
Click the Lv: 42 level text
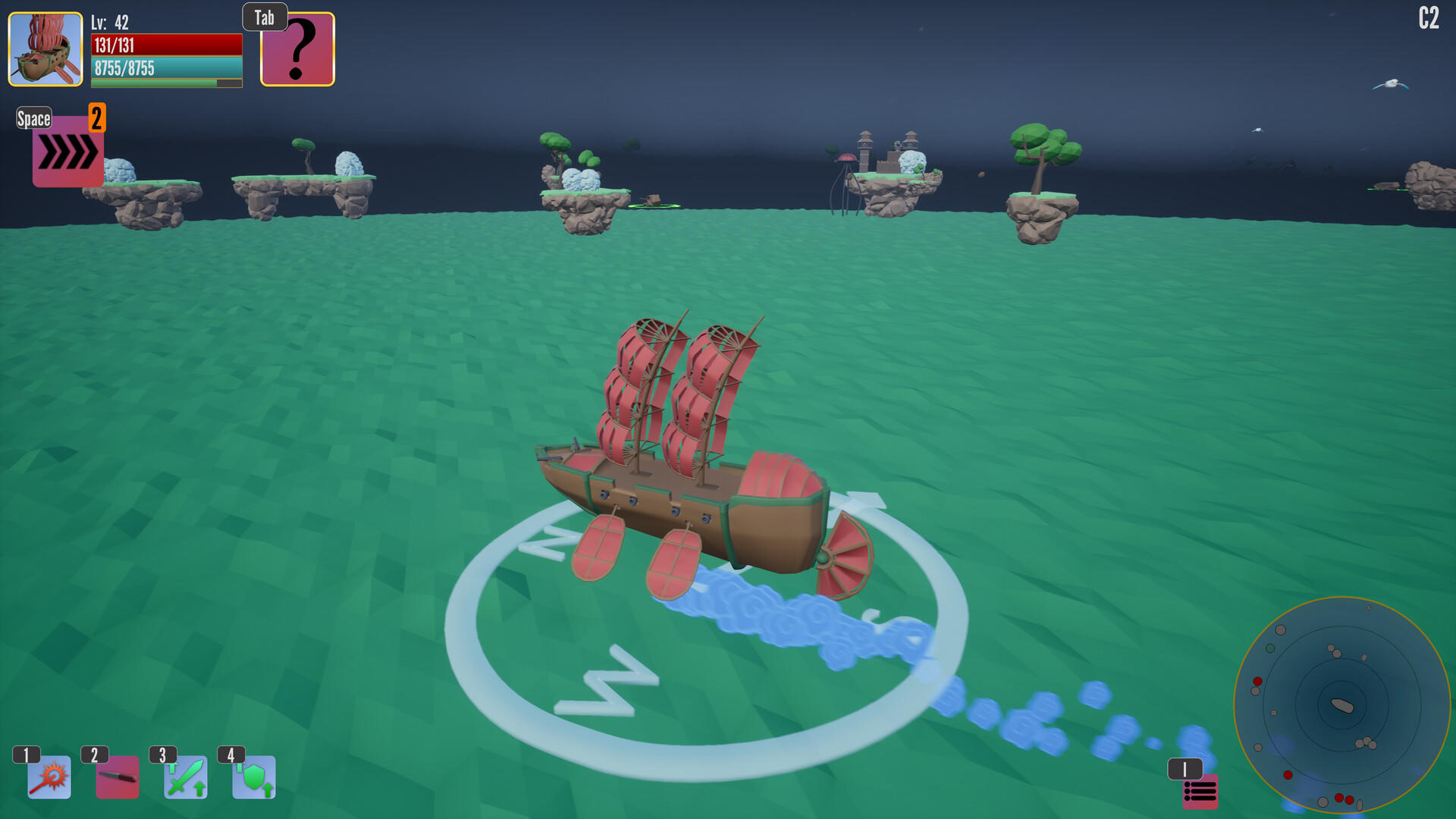(109, 24)
